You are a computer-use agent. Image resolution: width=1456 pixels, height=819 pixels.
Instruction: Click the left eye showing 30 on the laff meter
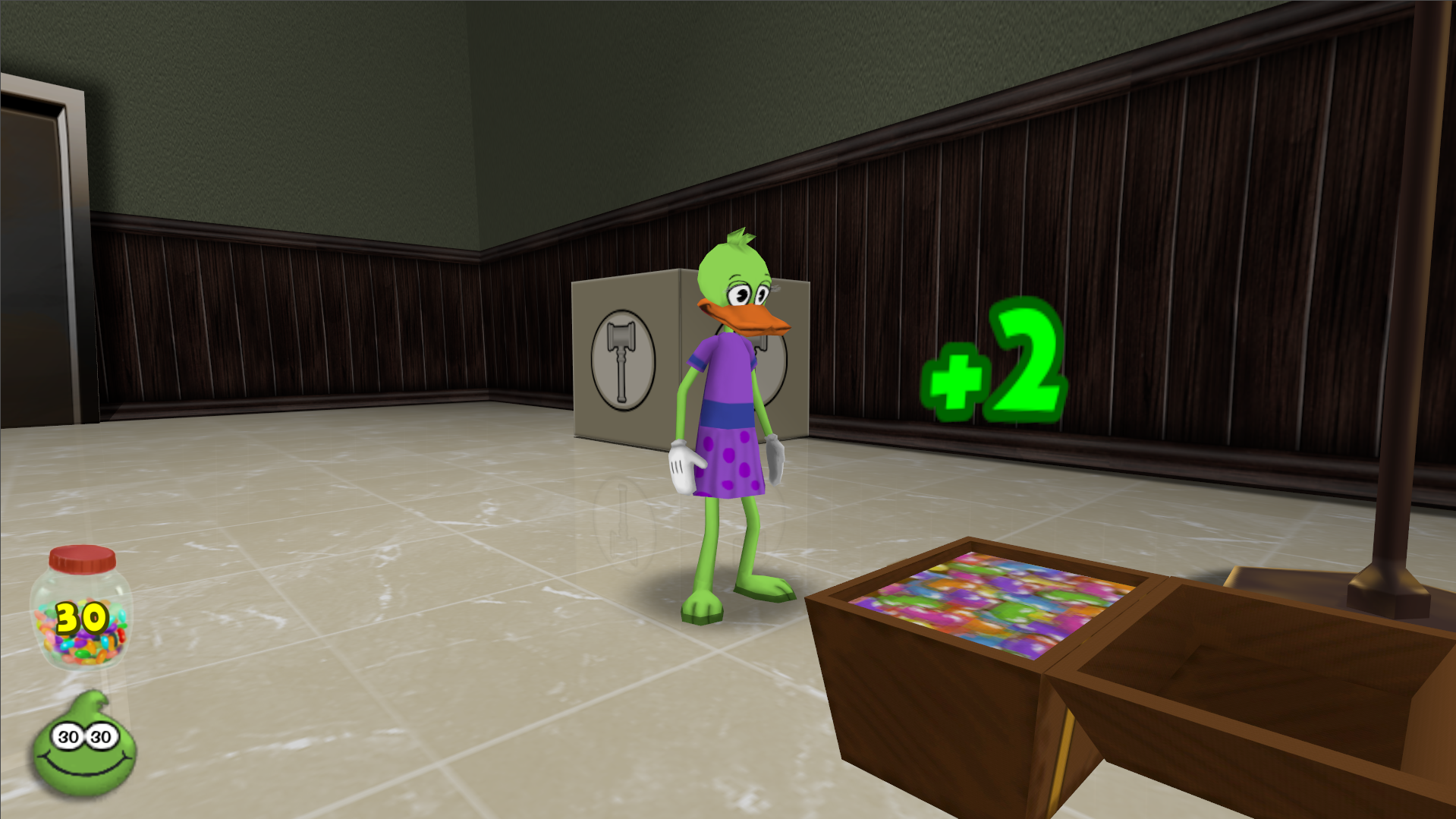[67, 734]
